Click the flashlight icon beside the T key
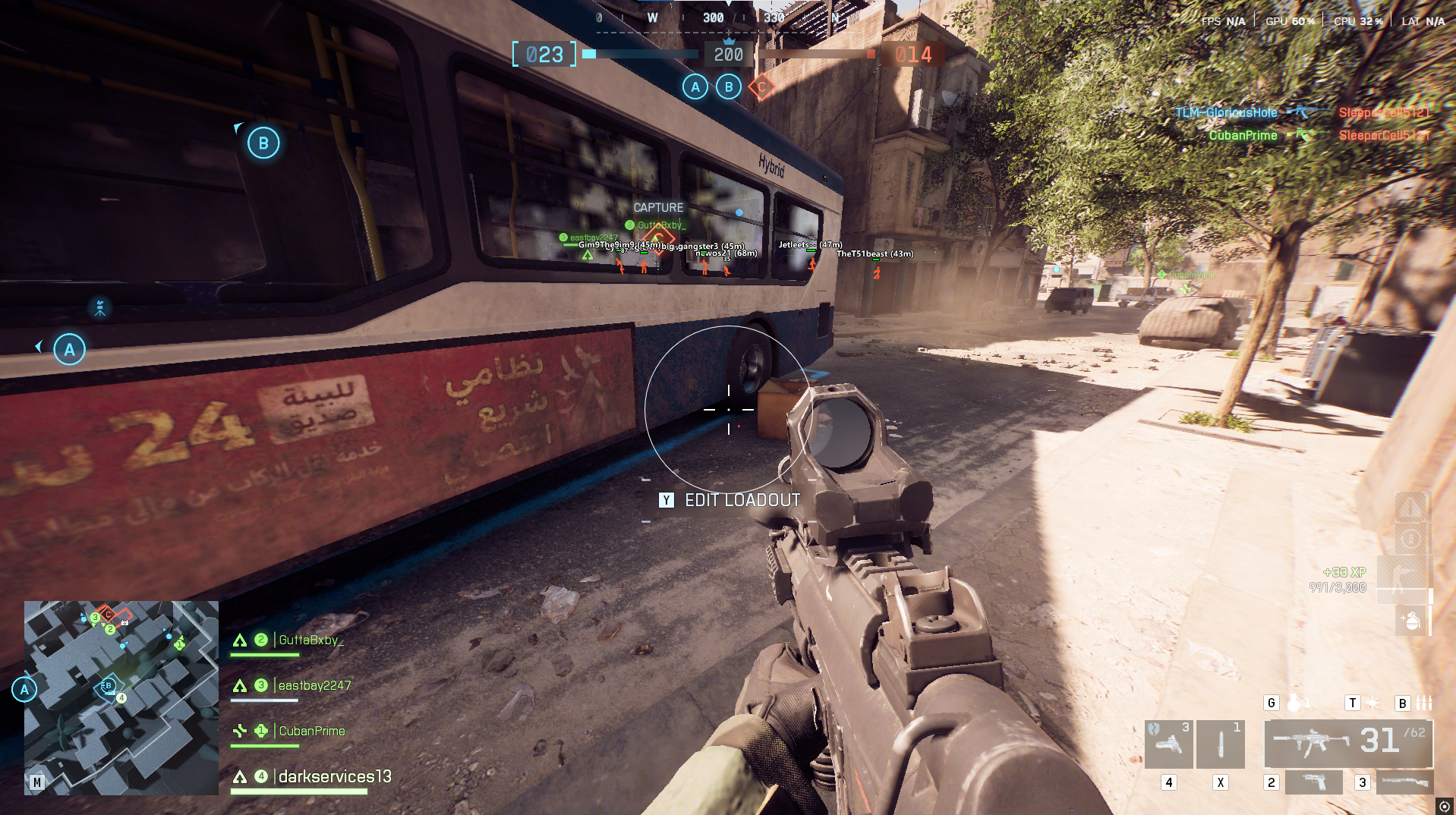This screenshot has height=815, width=1456. tap(1372, 703)
